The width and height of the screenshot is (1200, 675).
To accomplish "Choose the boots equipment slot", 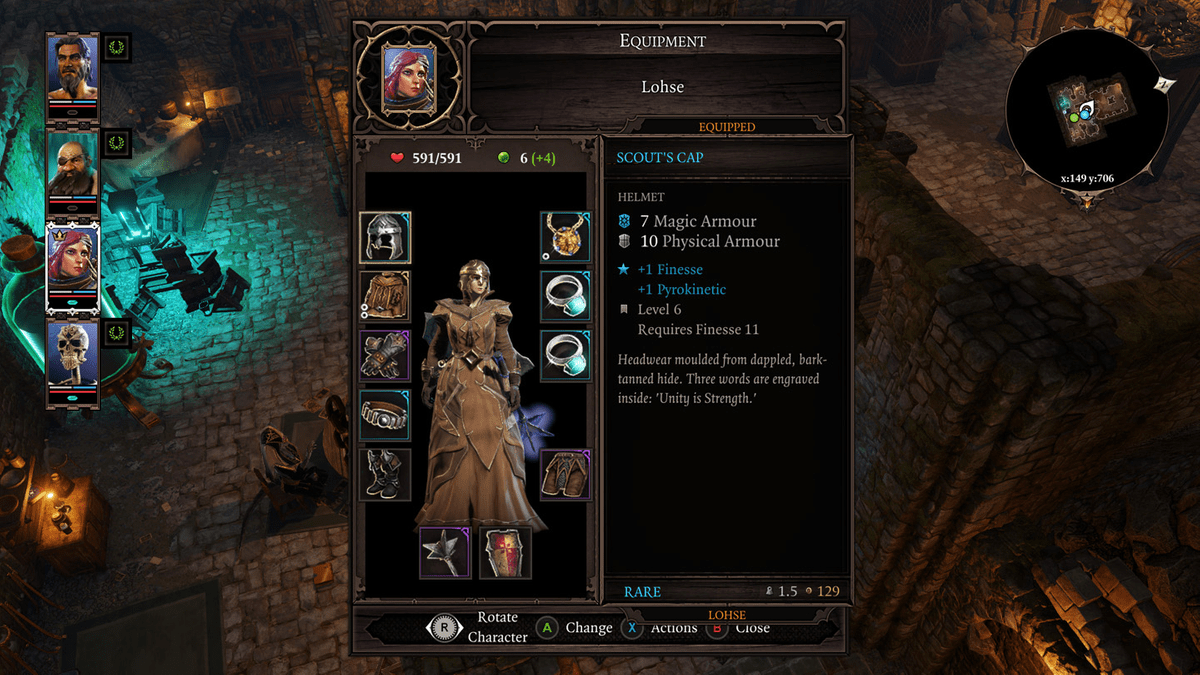I will click(x=385, y=474).
